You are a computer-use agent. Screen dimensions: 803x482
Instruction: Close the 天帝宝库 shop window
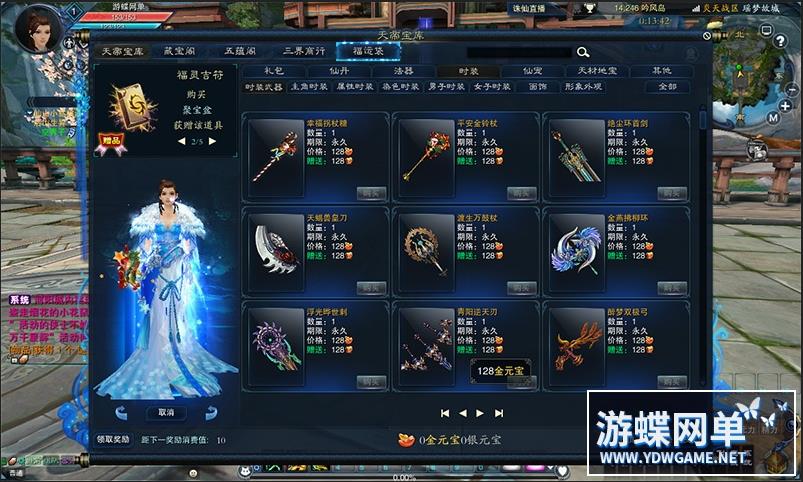(706, 37)
